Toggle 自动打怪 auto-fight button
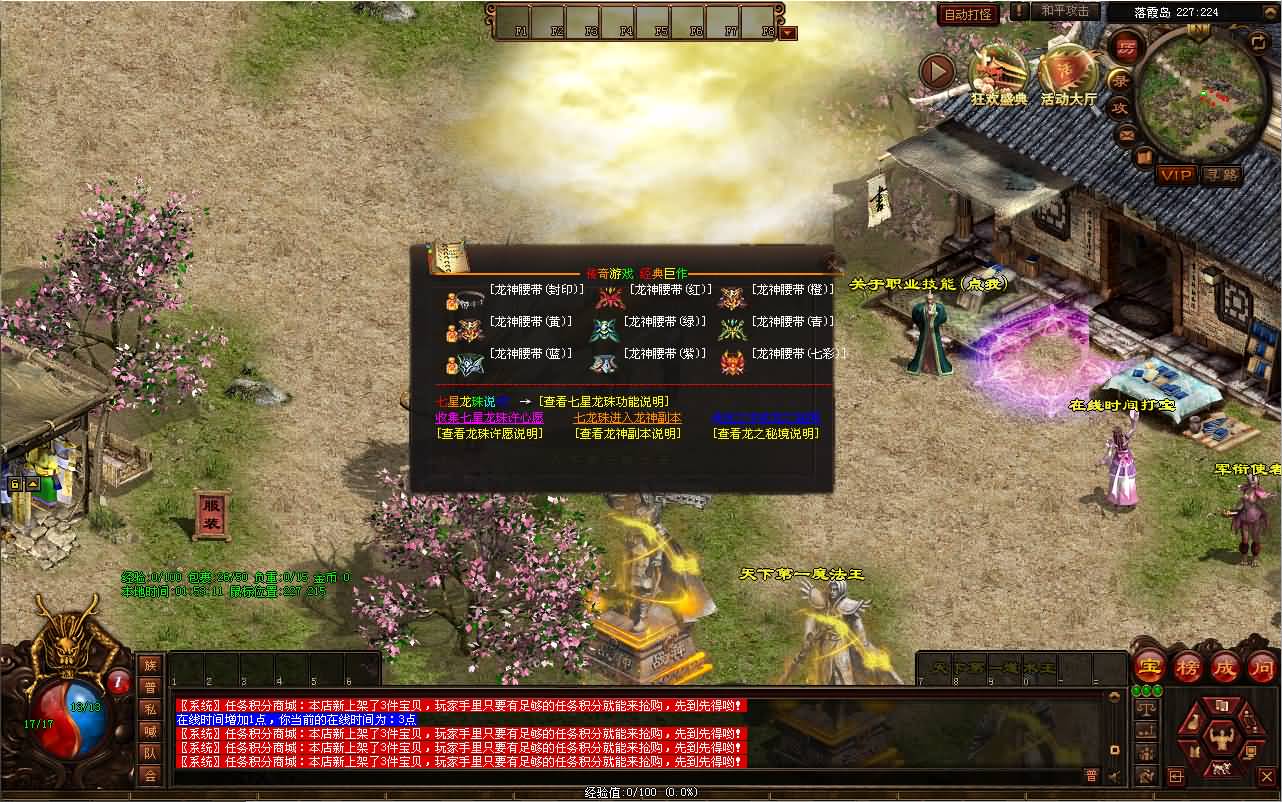This screenshot has height=802, width=1282. (x=968, y=14)
